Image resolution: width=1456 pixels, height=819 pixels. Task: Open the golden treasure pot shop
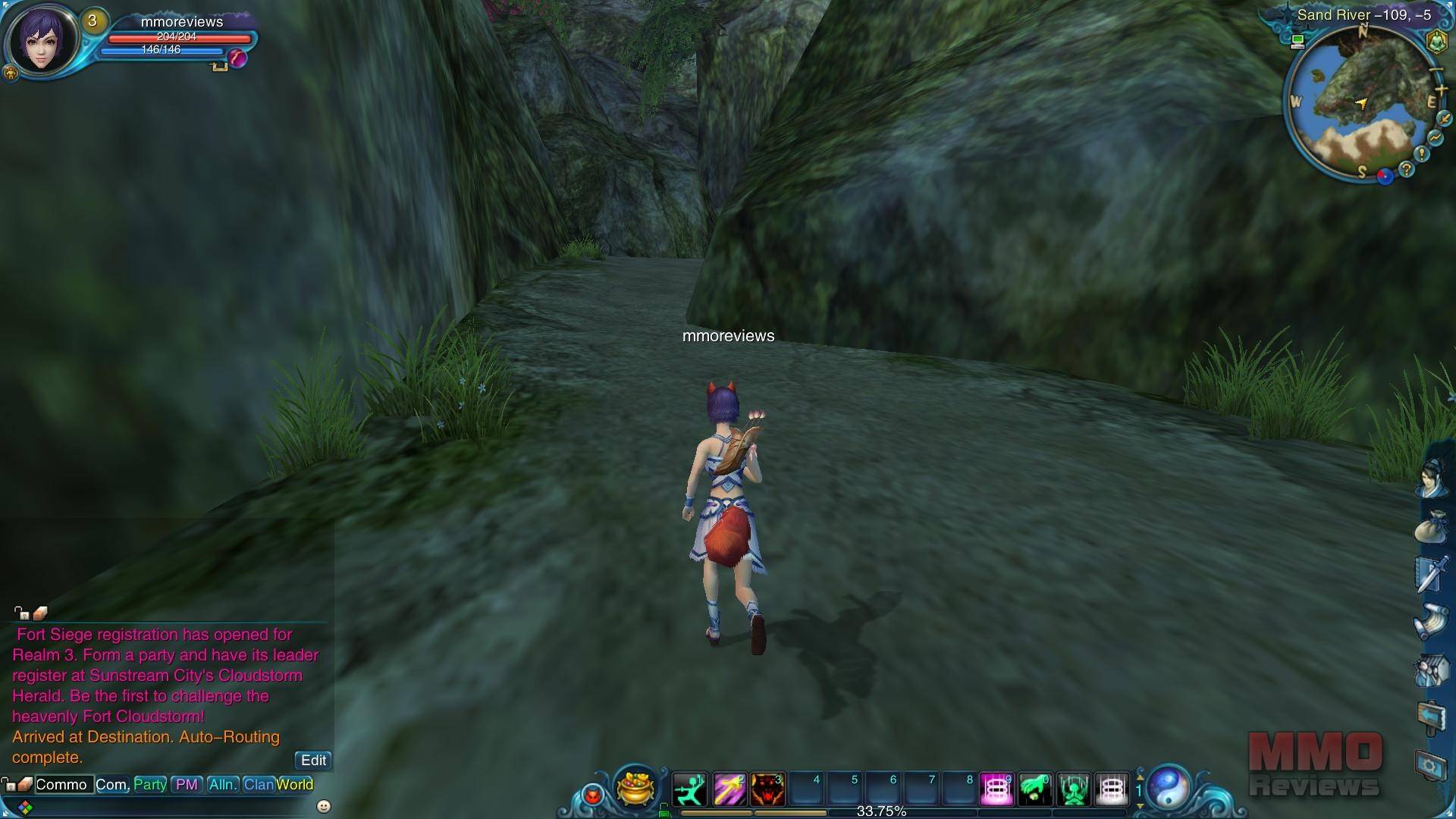point(635,787)
